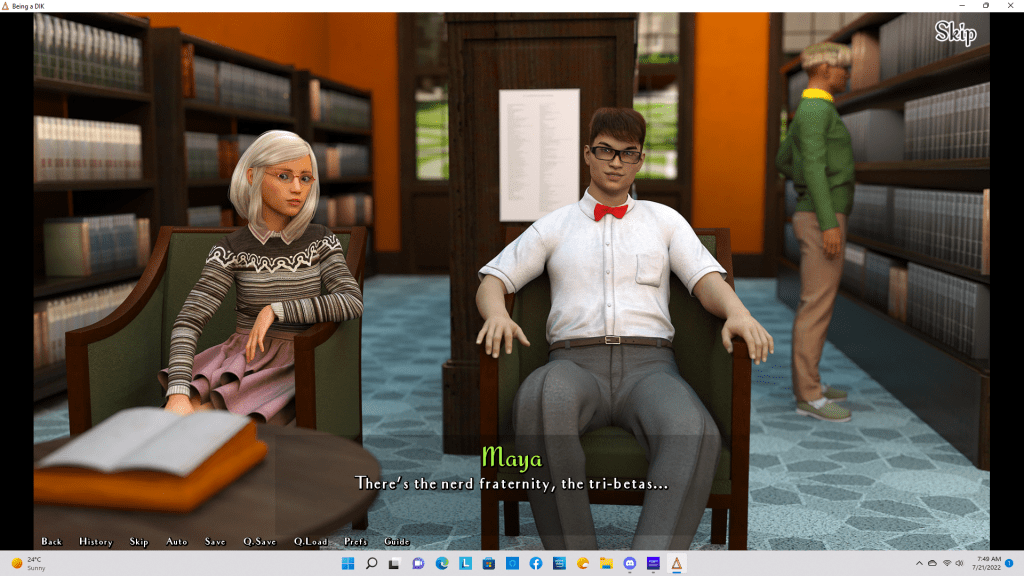
Task: Open the dialogue History log
Action: 96,542
